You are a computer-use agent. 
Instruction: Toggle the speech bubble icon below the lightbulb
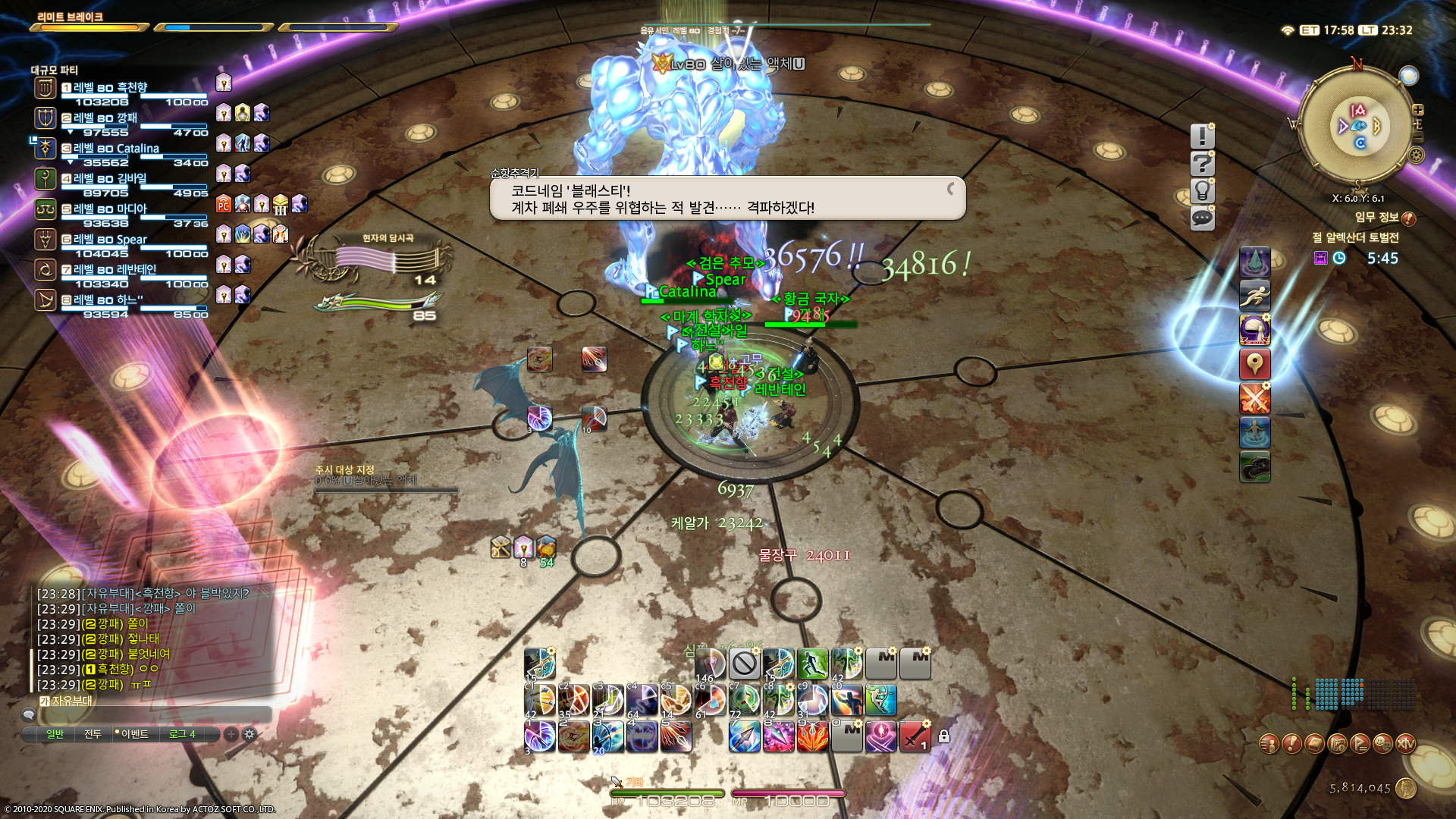(1203, 218)
